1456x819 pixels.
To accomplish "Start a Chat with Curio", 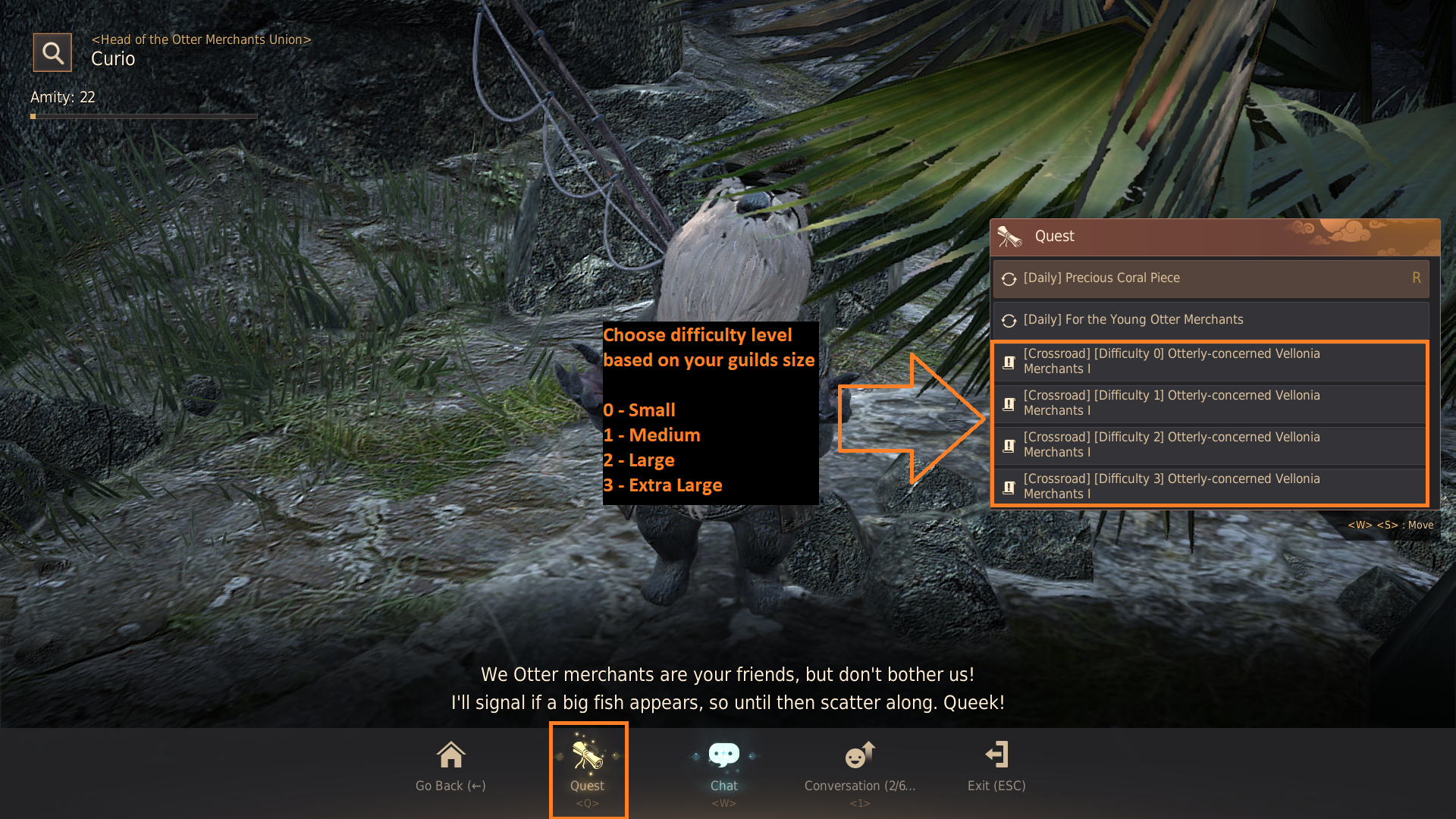I will tap(723, 766).
